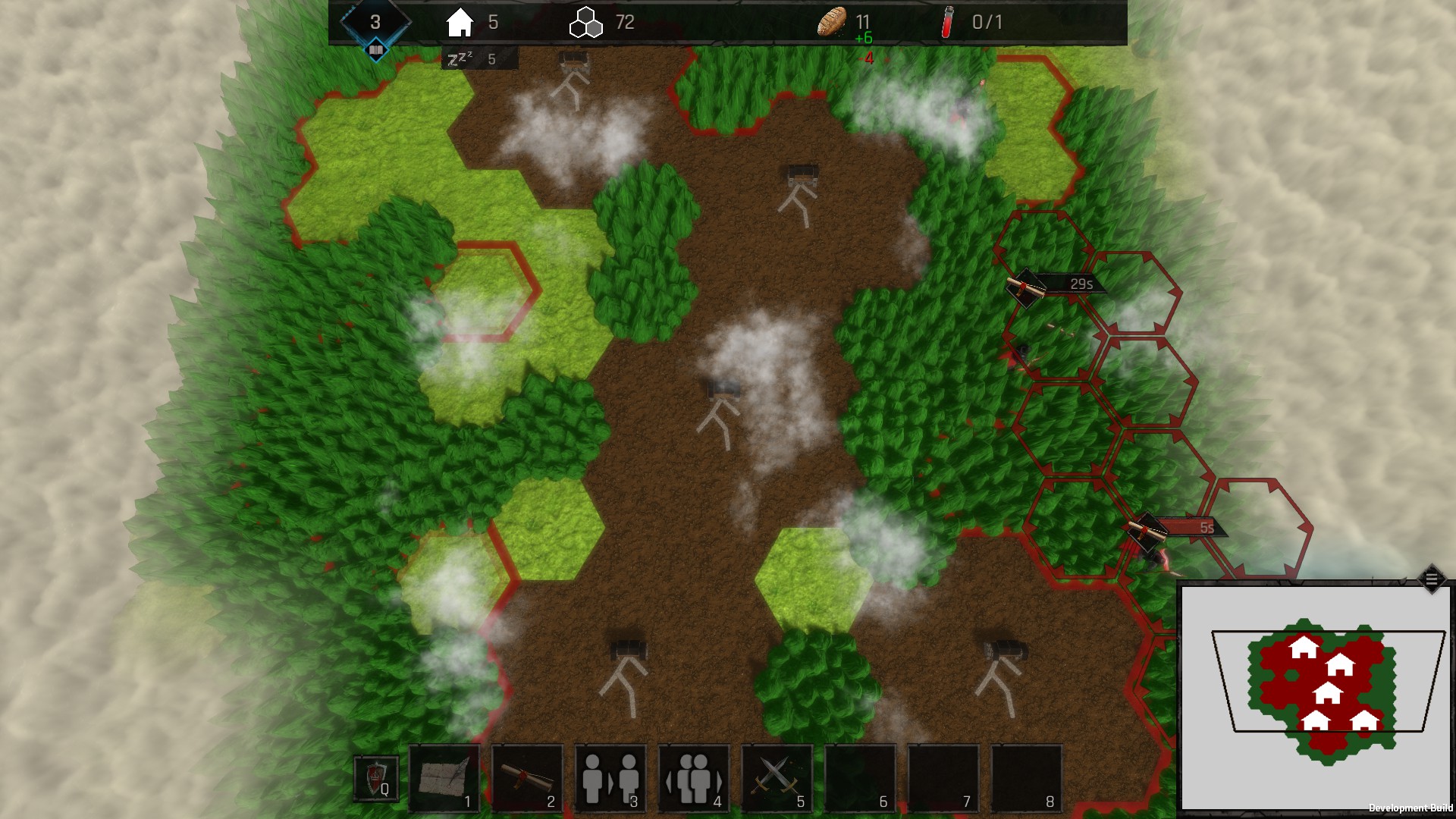Image resolution: width=1456 pixels, height=819 pixels.
Task: Activate the crossed swords attack slot
Action: (777, 779)
